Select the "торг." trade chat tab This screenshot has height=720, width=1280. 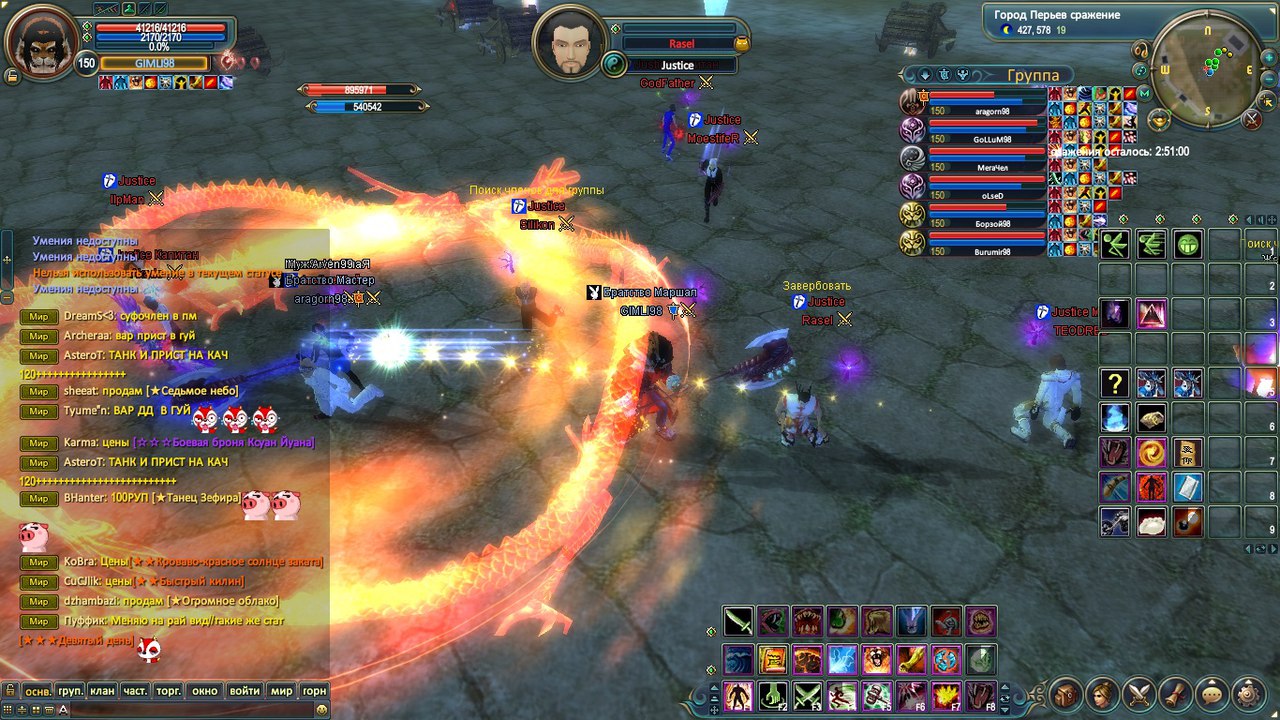[168, 691]
